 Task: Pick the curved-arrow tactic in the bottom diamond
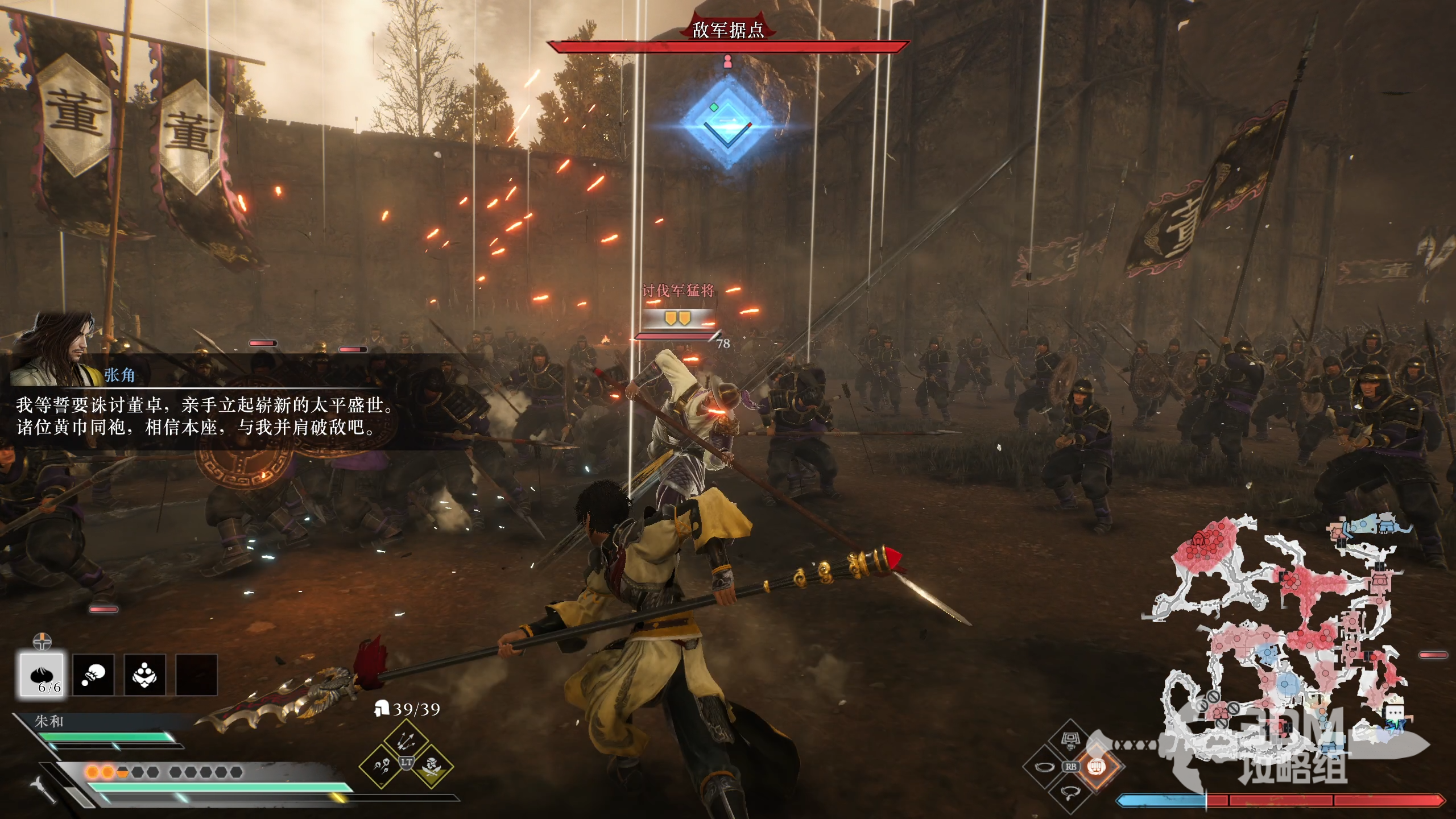tap(1071, 791)
